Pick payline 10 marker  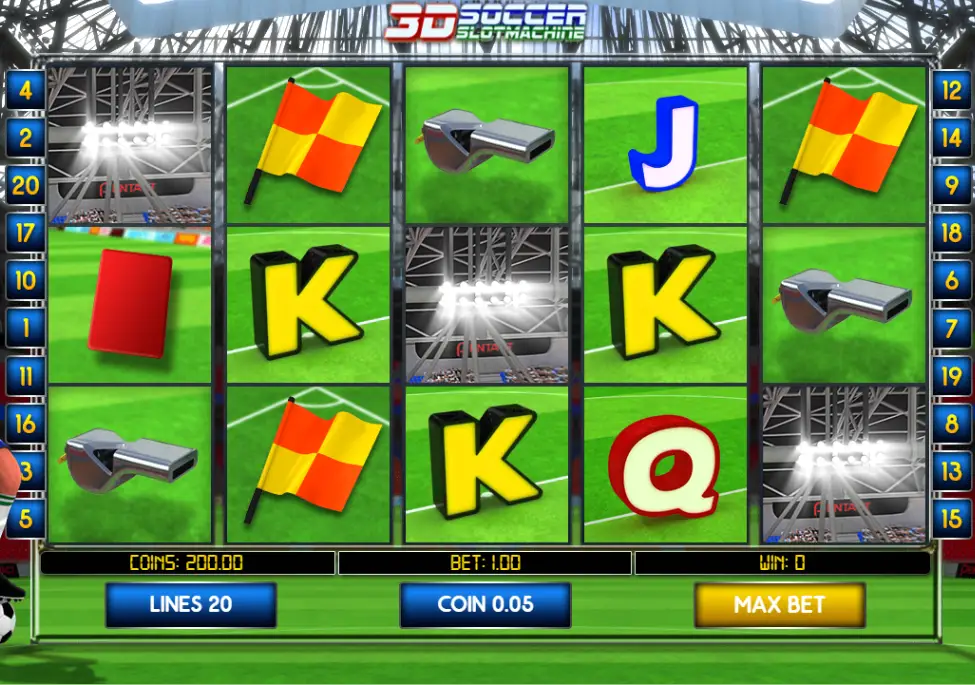click(x=25, y=281)
